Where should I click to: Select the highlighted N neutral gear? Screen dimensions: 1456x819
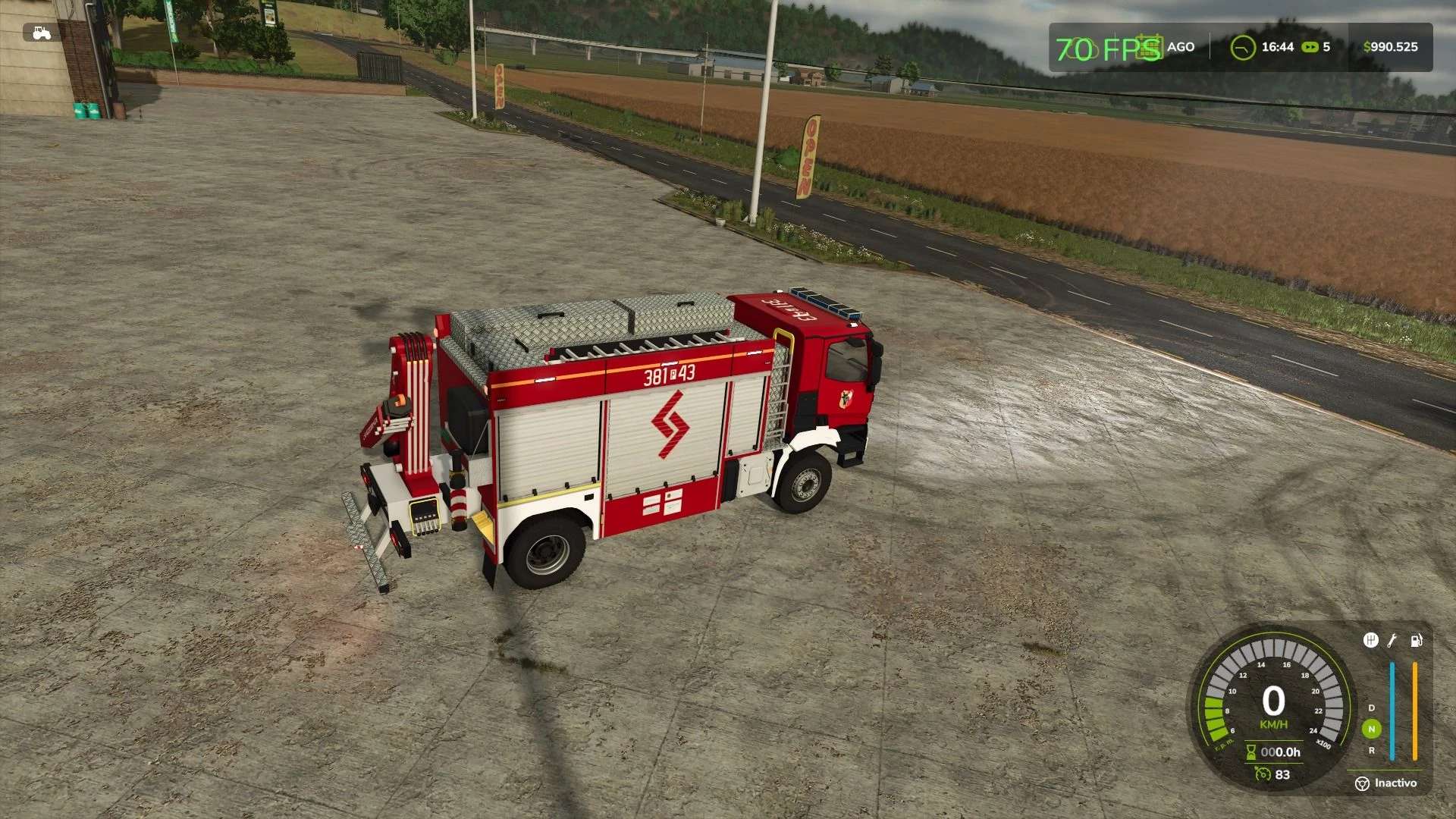[1371, 729]
